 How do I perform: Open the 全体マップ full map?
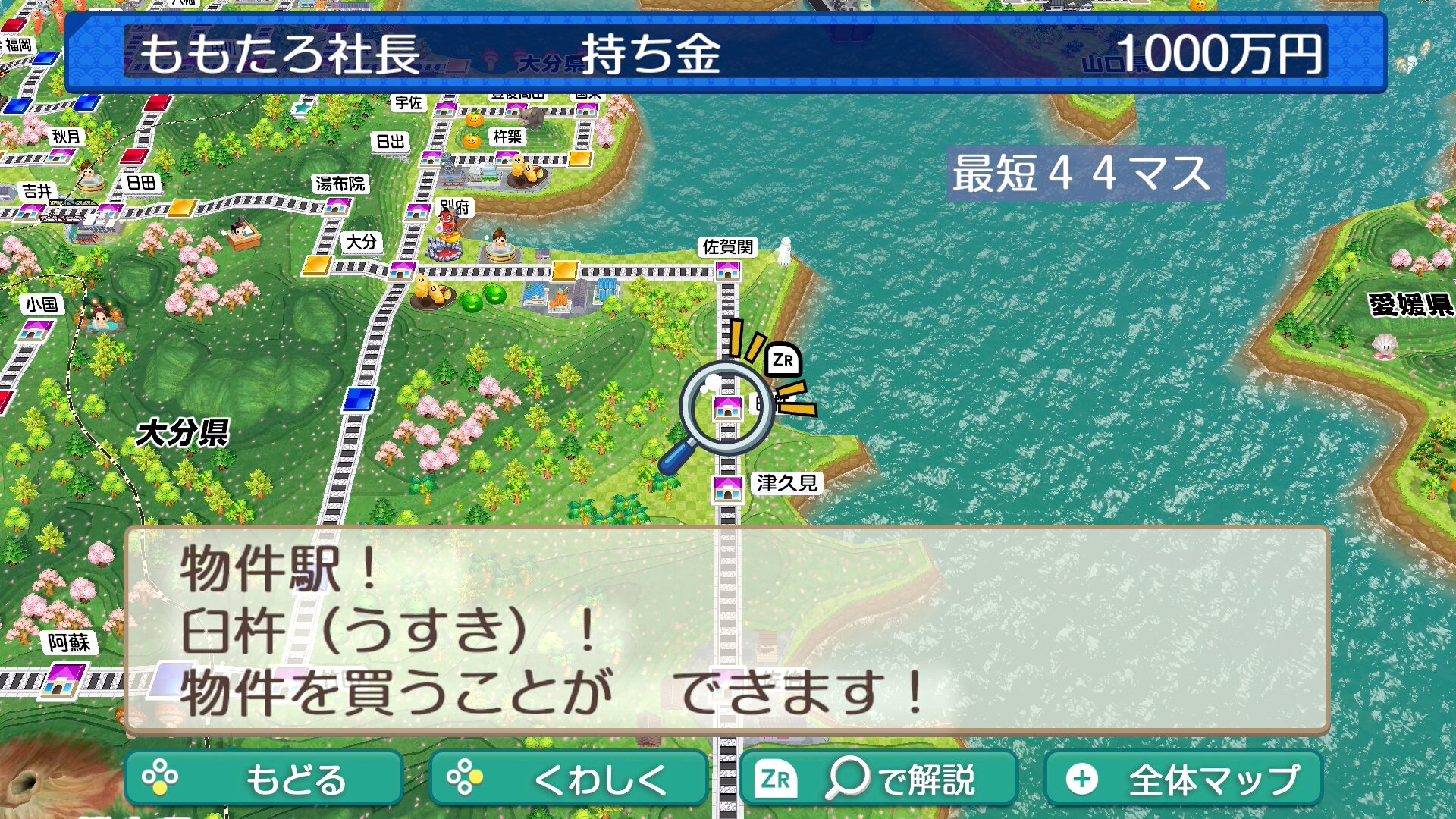(1183, 779)
